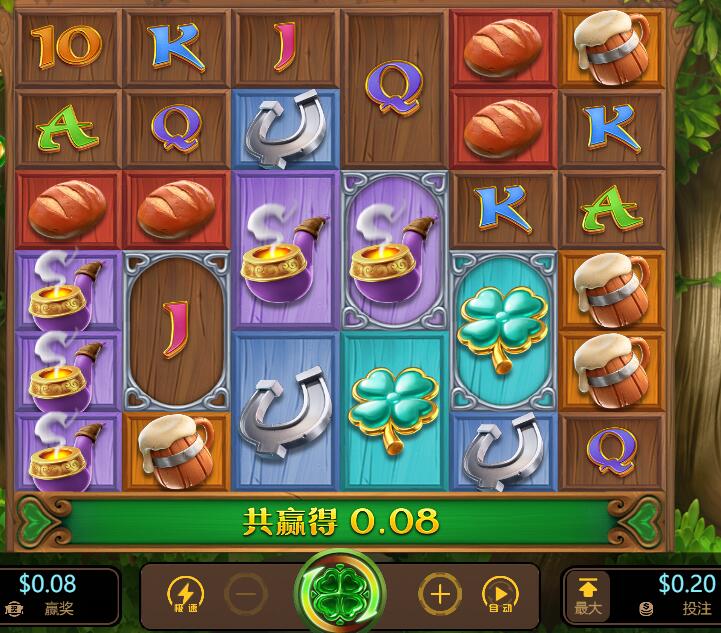Toggle turbo mode with the lightning bolt
This screenshot has height=633, width=721.
(x=185, y=595)
